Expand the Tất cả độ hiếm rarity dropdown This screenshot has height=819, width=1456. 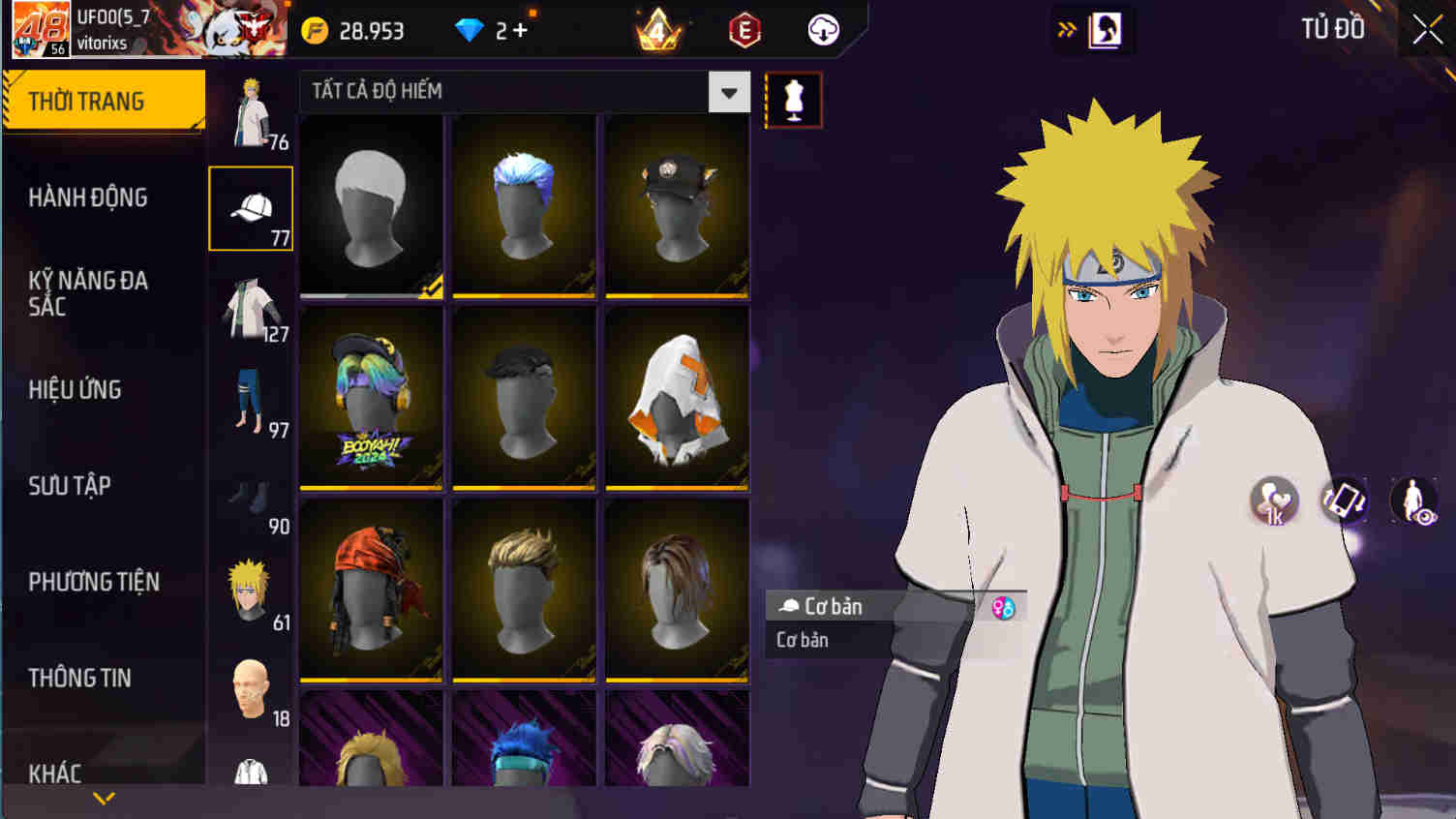728,92
